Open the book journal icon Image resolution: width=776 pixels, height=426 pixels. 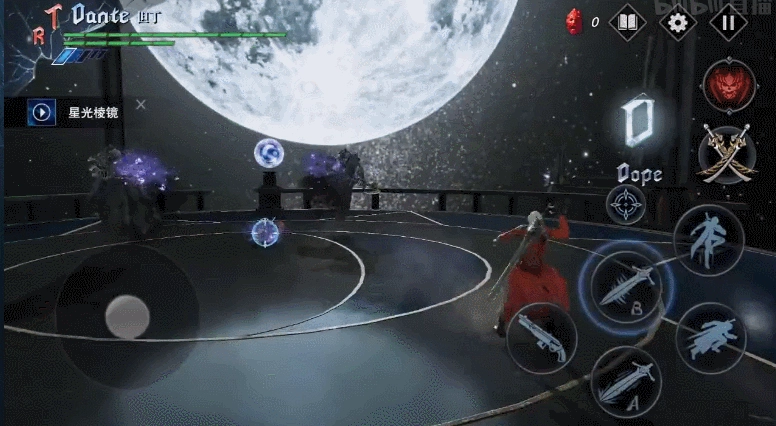point(627,22)
